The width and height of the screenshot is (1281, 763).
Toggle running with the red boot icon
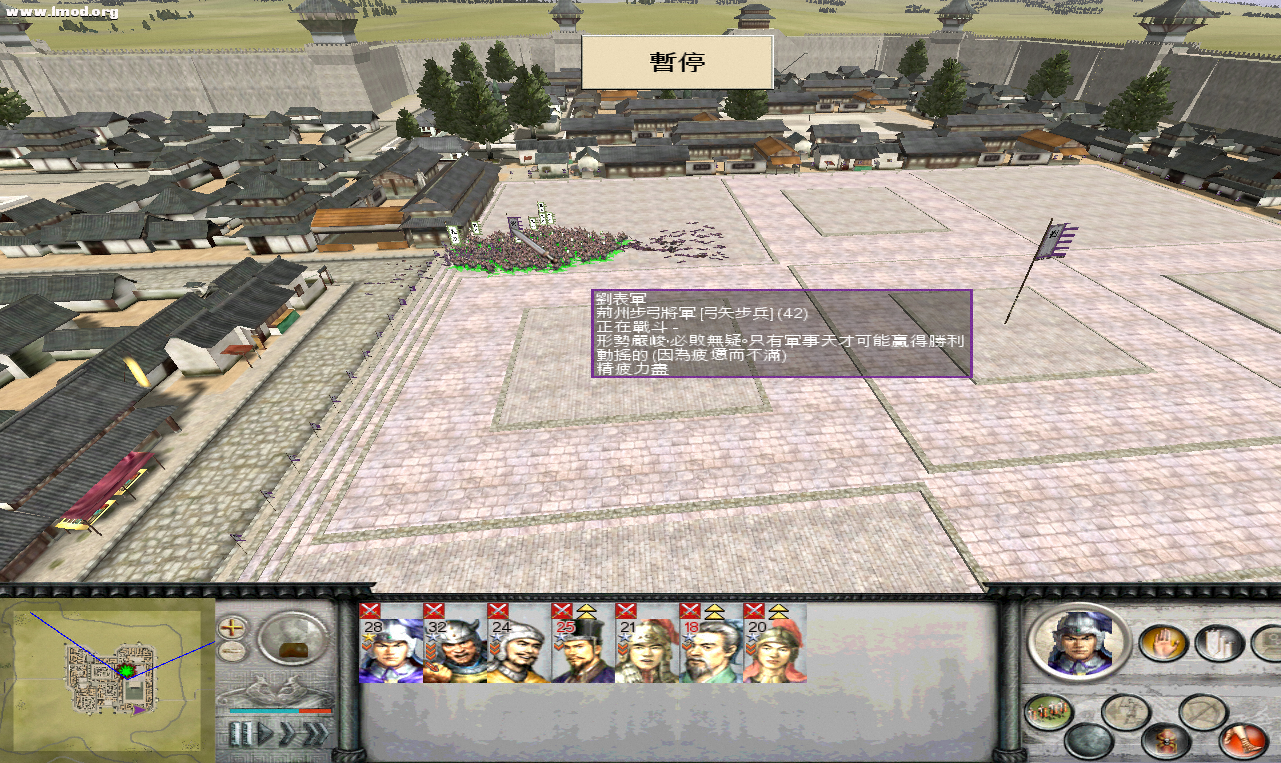[x=1242, y=741]
